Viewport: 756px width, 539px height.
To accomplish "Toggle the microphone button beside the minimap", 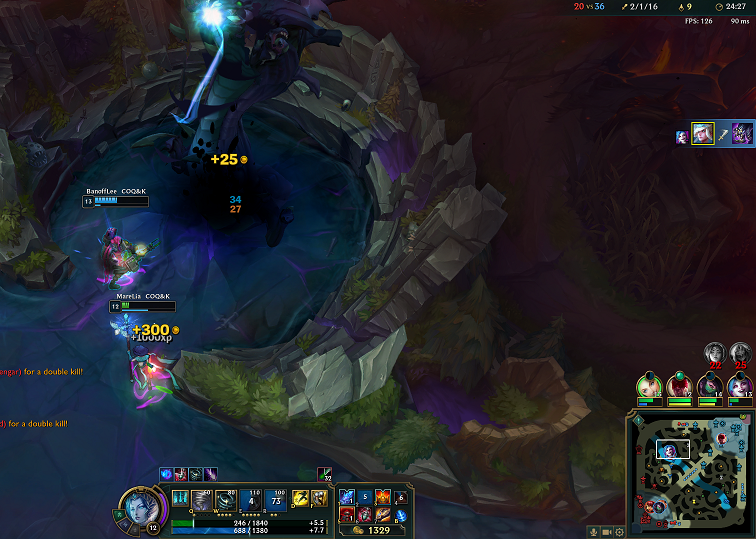I will click(x=594, y=531).
